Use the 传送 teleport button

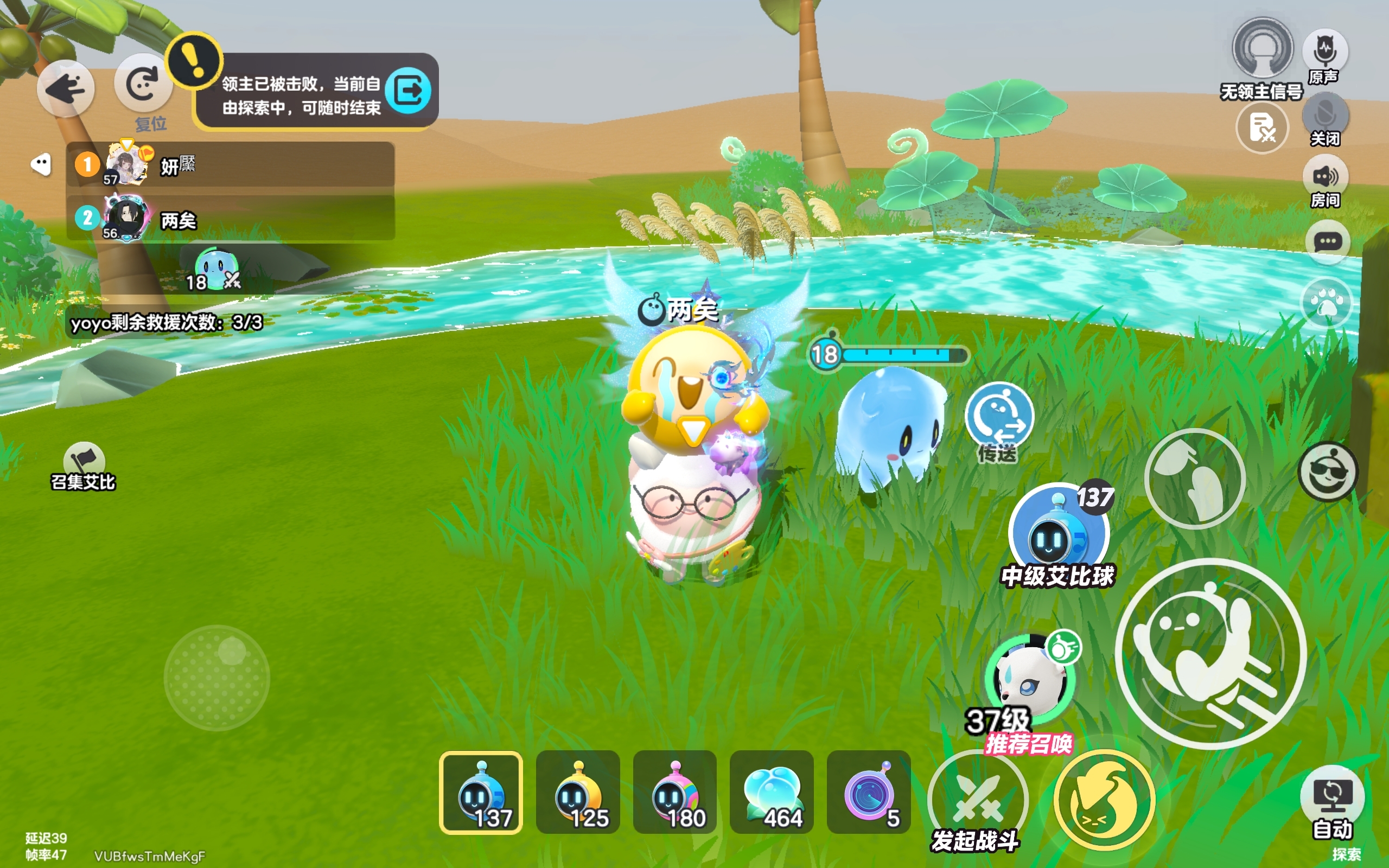click(999, 416)
